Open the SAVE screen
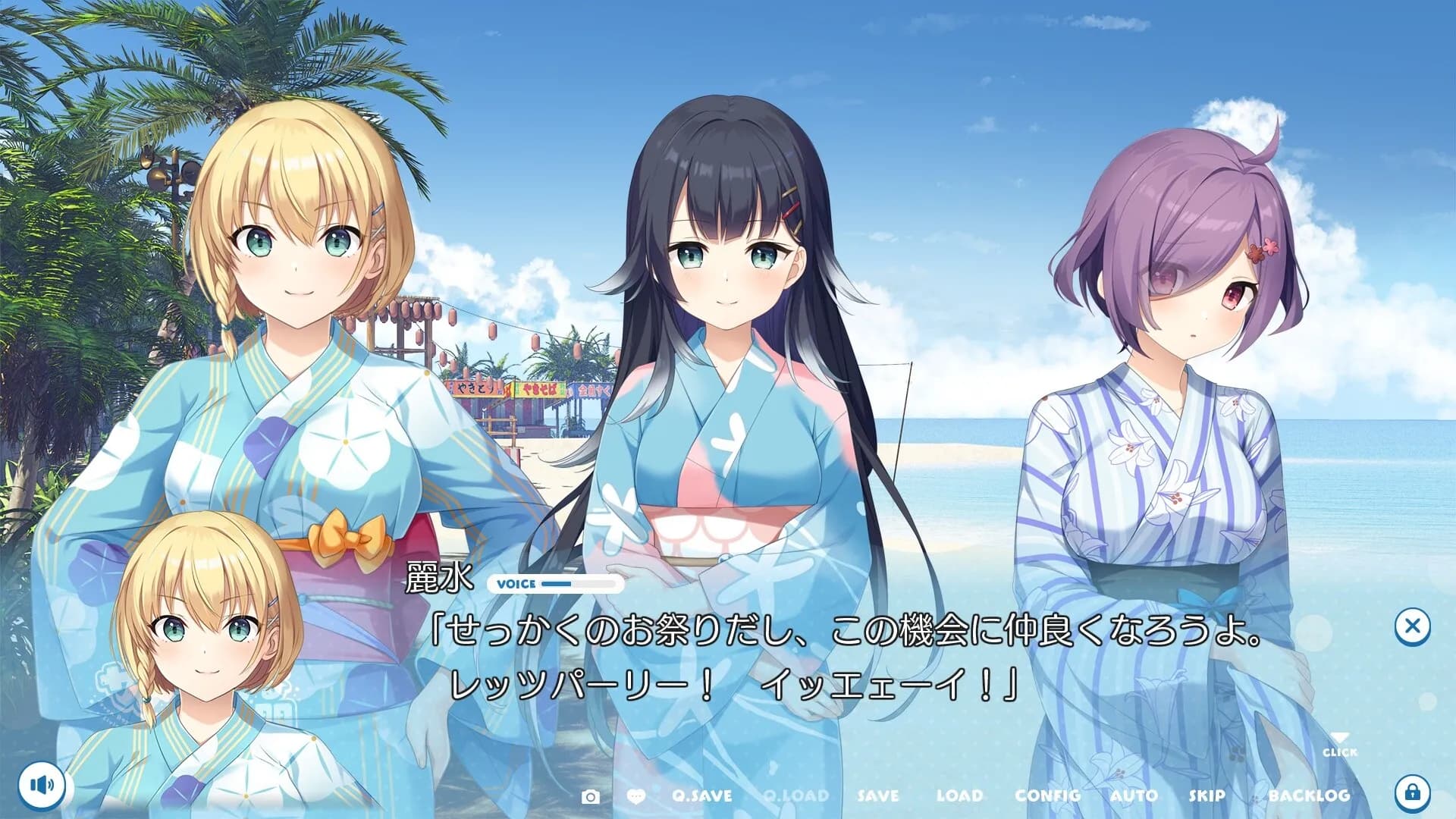This screenshot has height=819, width=1456. [877, 796]
